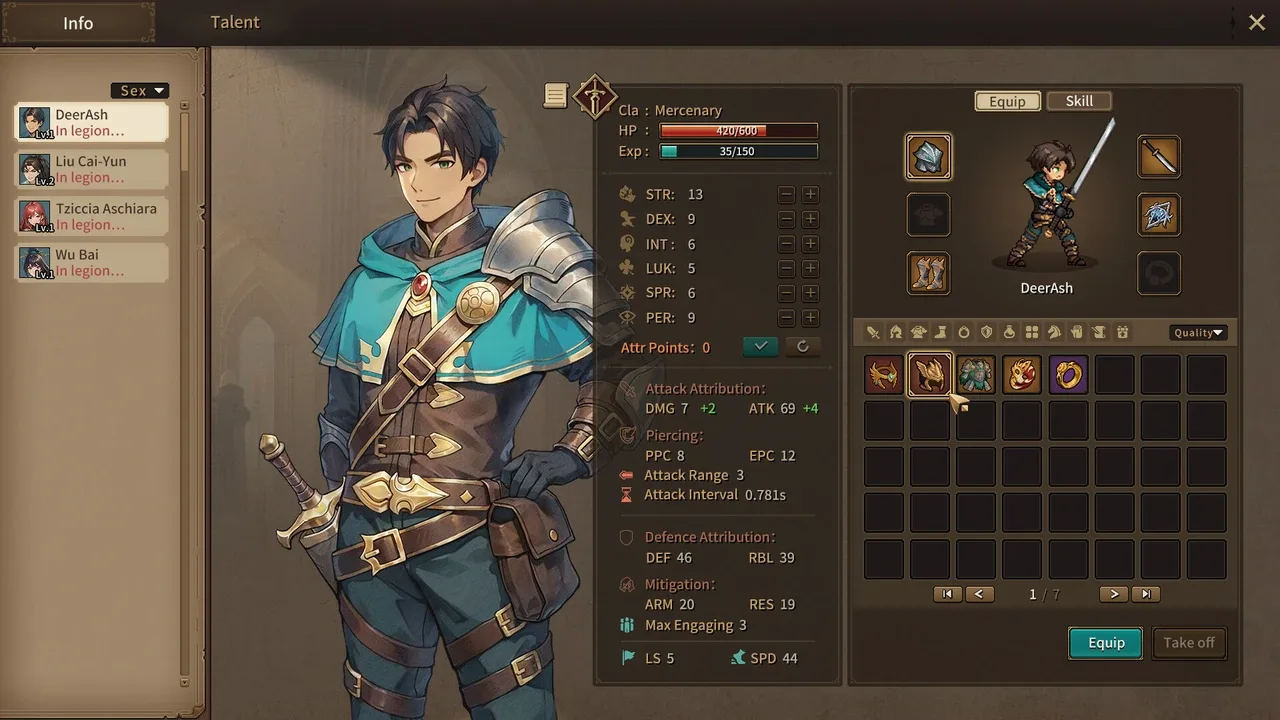Click the empty armor equipment slot
This screenshot has height=720, width=1280.
(928, 215)
